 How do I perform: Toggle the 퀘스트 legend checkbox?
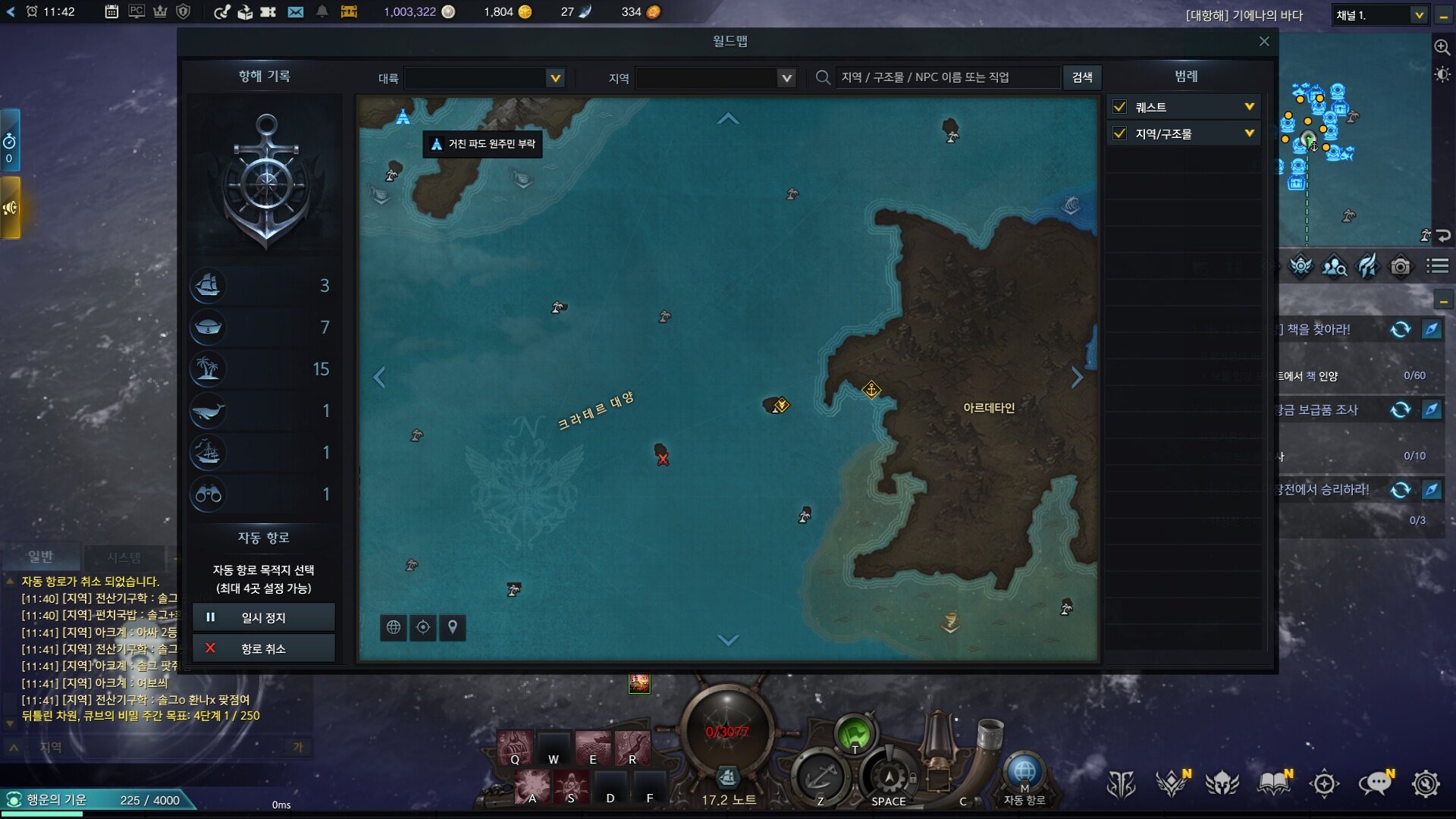[1119, 107]
